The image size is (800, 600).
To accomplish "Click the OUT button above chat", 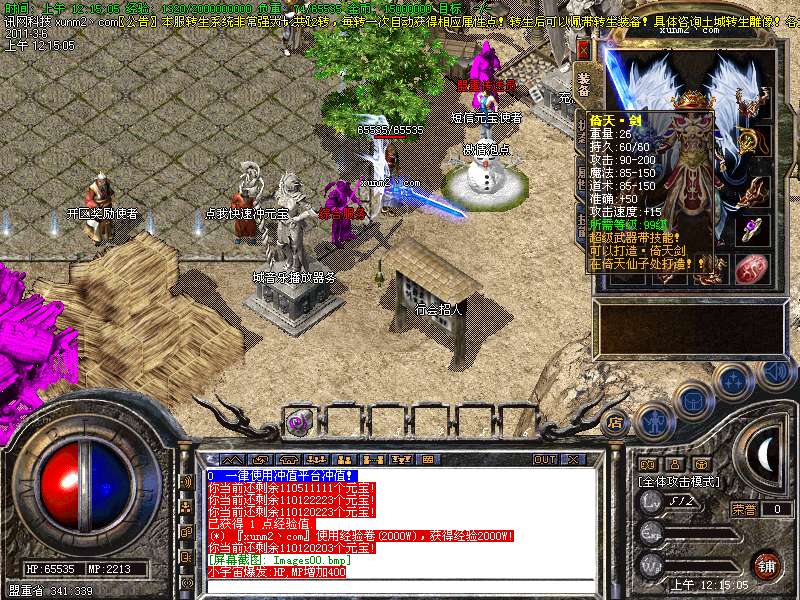I will (545, 459).
